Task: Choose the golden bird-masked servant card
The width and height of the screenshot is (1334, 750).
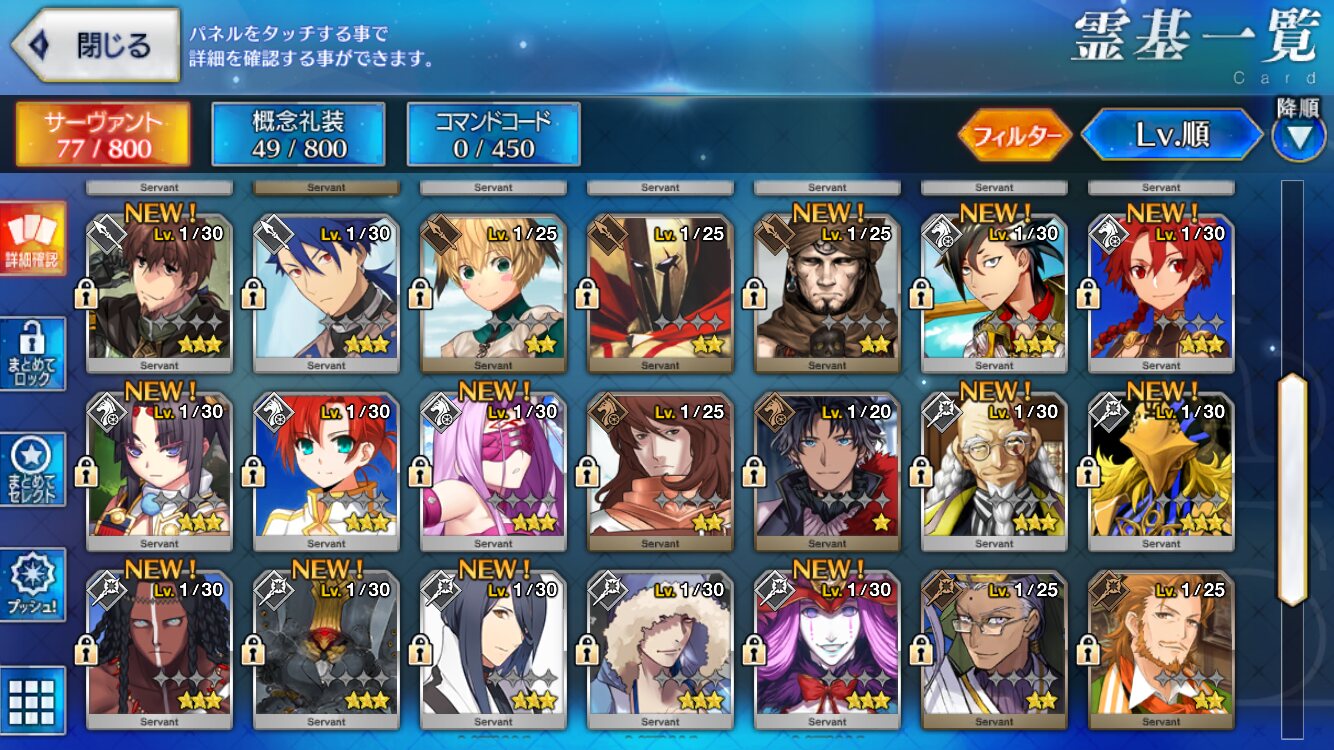Action: [1161, 468]
